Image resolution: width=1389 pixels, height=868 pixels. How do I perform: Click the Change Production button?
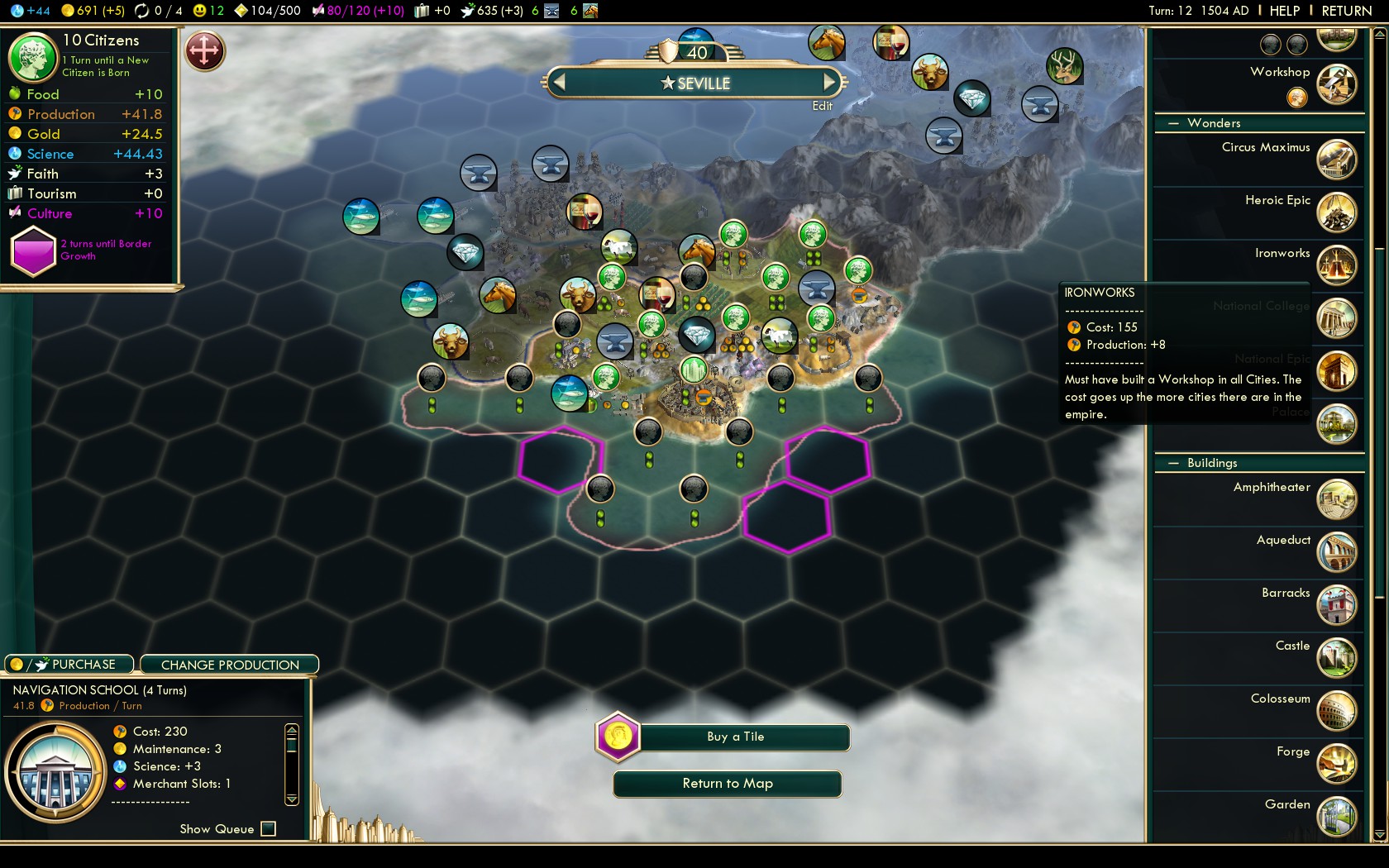(230, 665)
